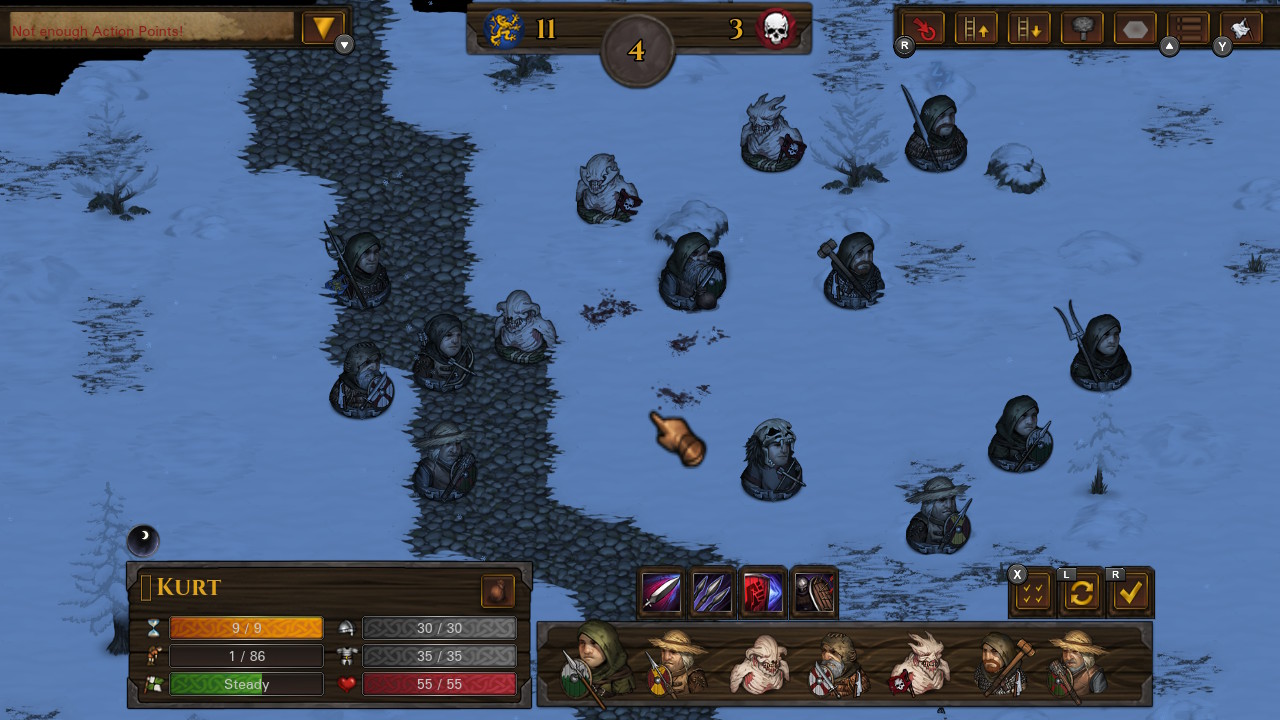Select the split shield skill
The width and height of the screenshot is (1280, 720).
click(813, 592)
